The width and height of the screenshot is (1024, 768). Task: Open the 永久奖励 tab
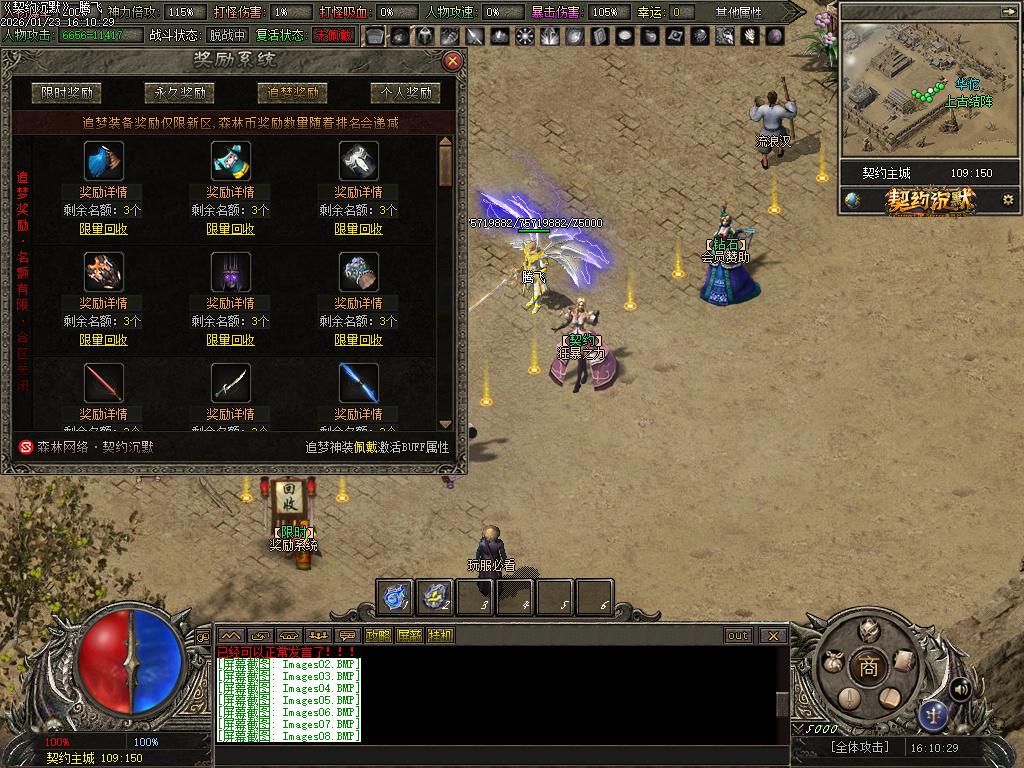click(180, 93)
